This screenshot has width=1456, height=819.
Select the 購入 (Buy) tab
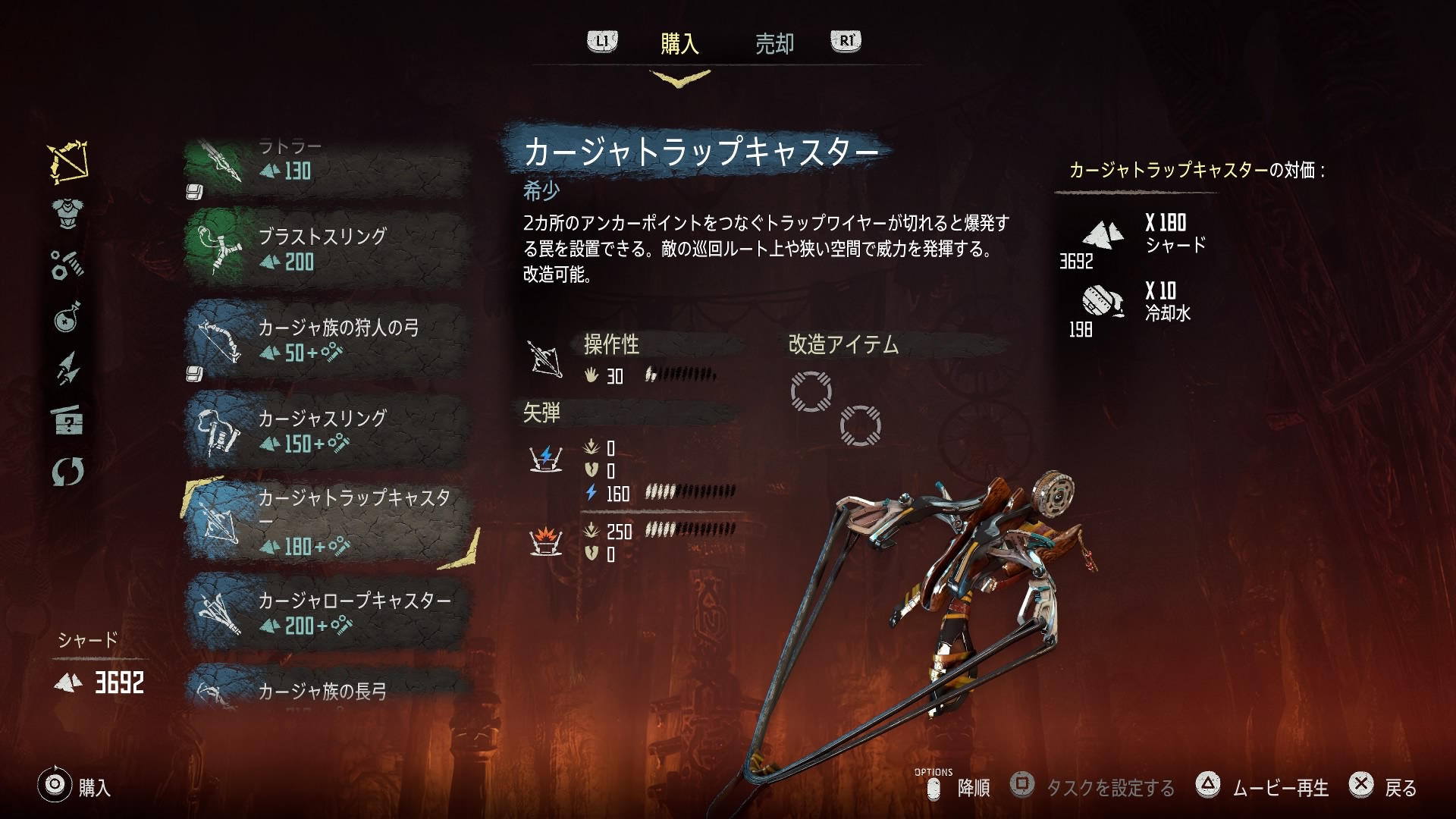pyautogui.click(x=681, y=43)
